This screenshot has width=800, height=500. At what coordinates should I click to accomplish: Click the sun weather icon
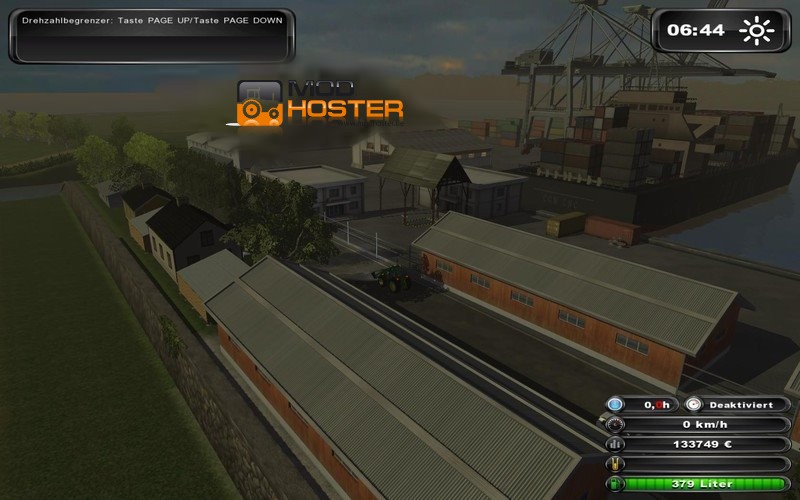point(757,31)
